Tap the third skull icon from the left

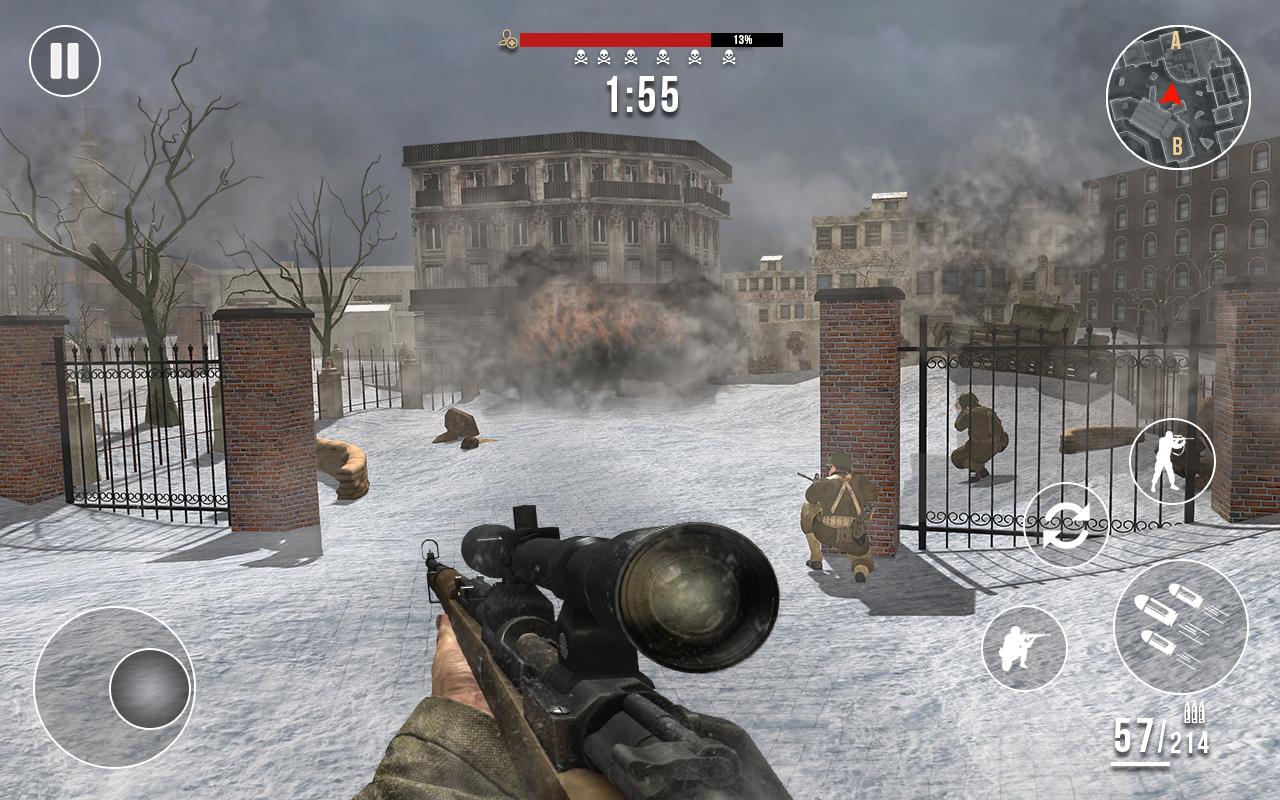[631, 58]
